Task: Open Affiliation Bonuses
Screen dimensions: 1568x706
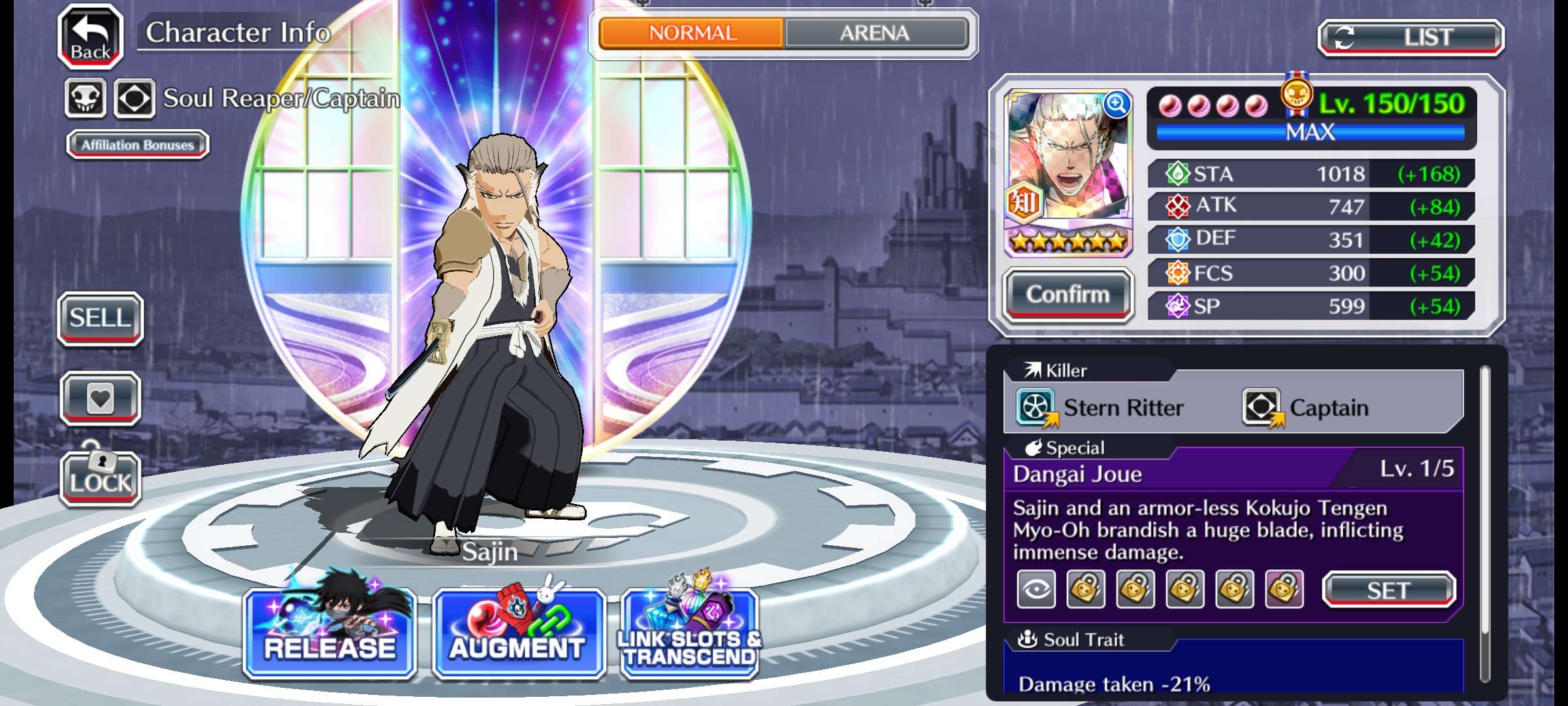Action: (x=138, y=144)
